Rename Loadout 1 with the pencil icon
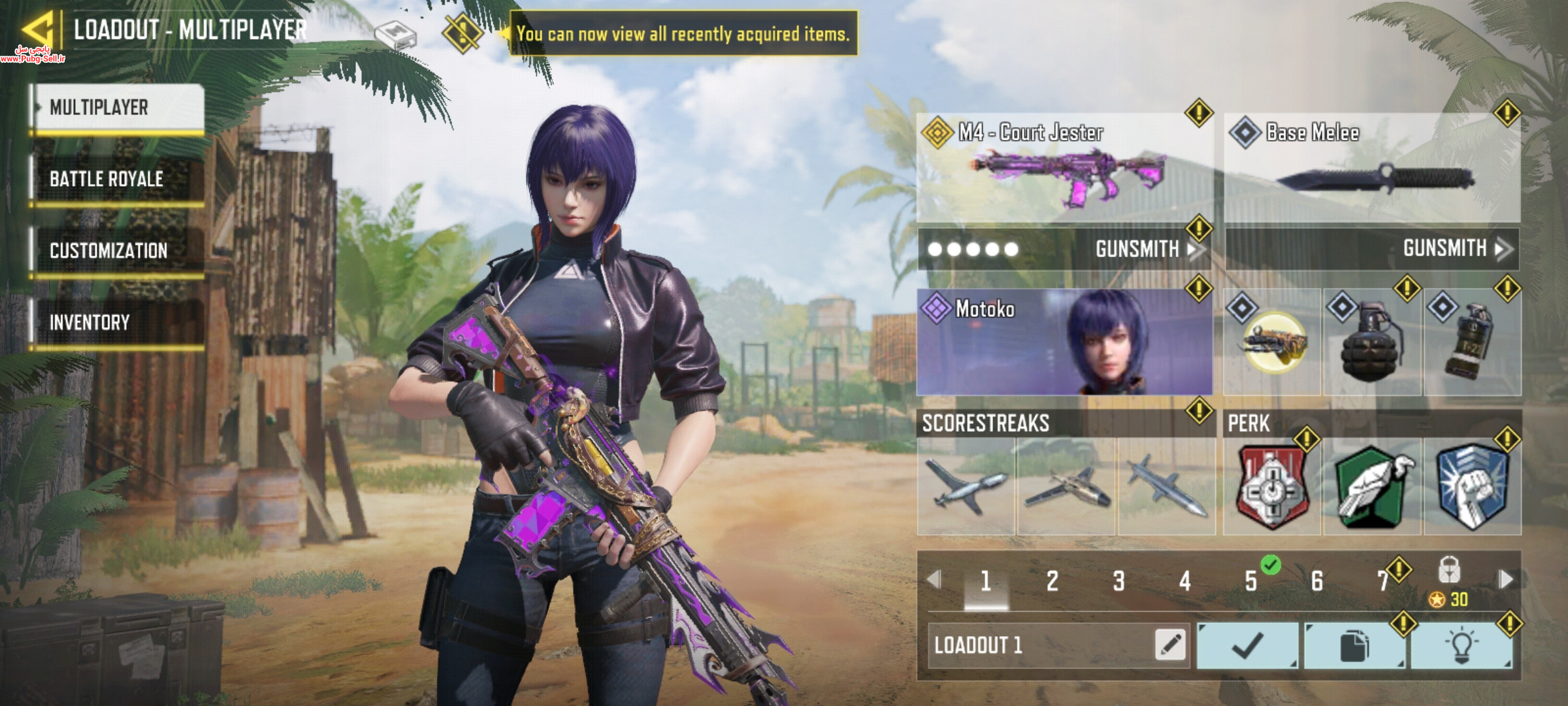The height and width of the screenshot is (706, 1568). click(x=1170, y=645)
